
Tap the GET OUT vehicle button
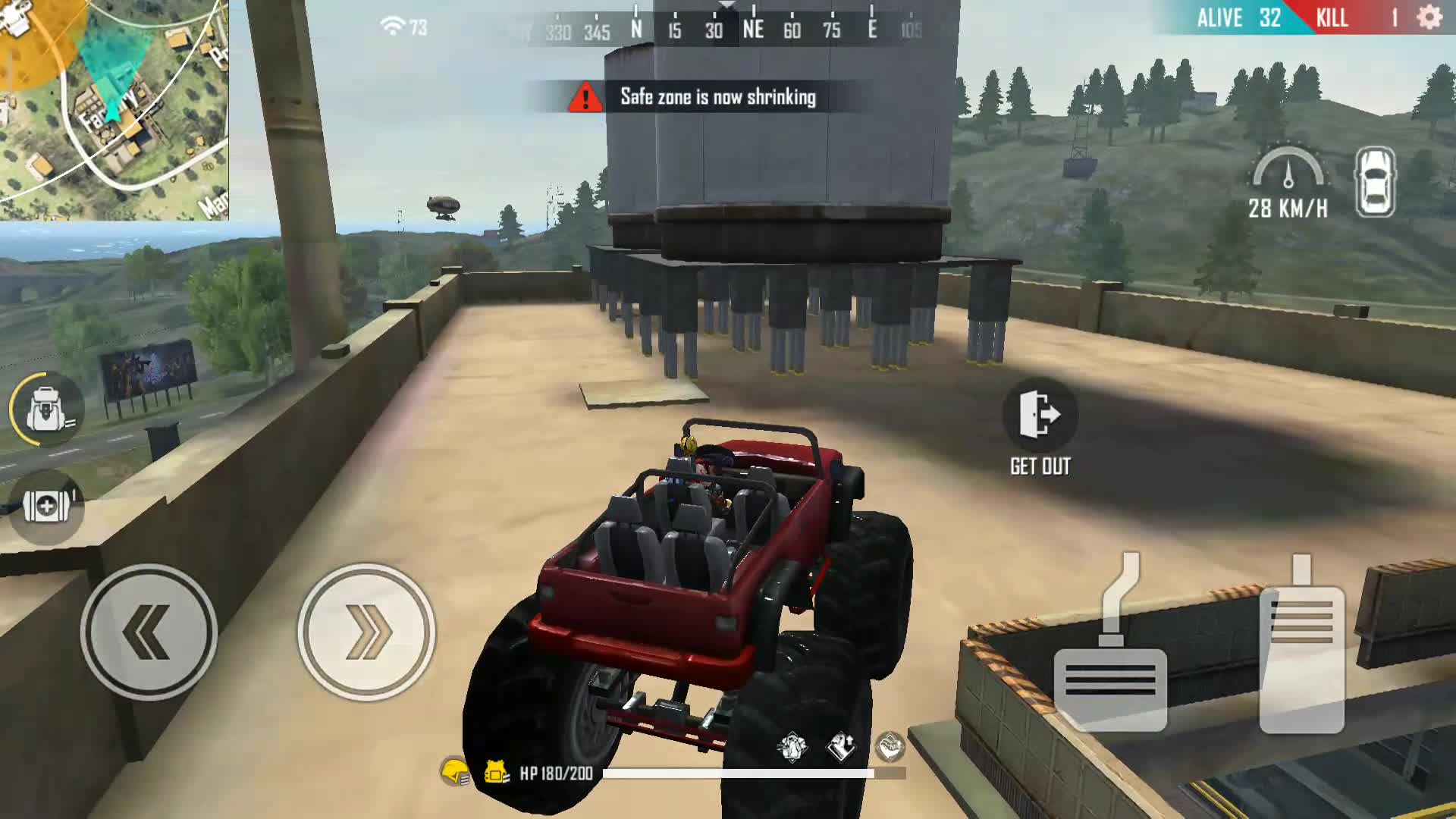(x=1040, y=416)
